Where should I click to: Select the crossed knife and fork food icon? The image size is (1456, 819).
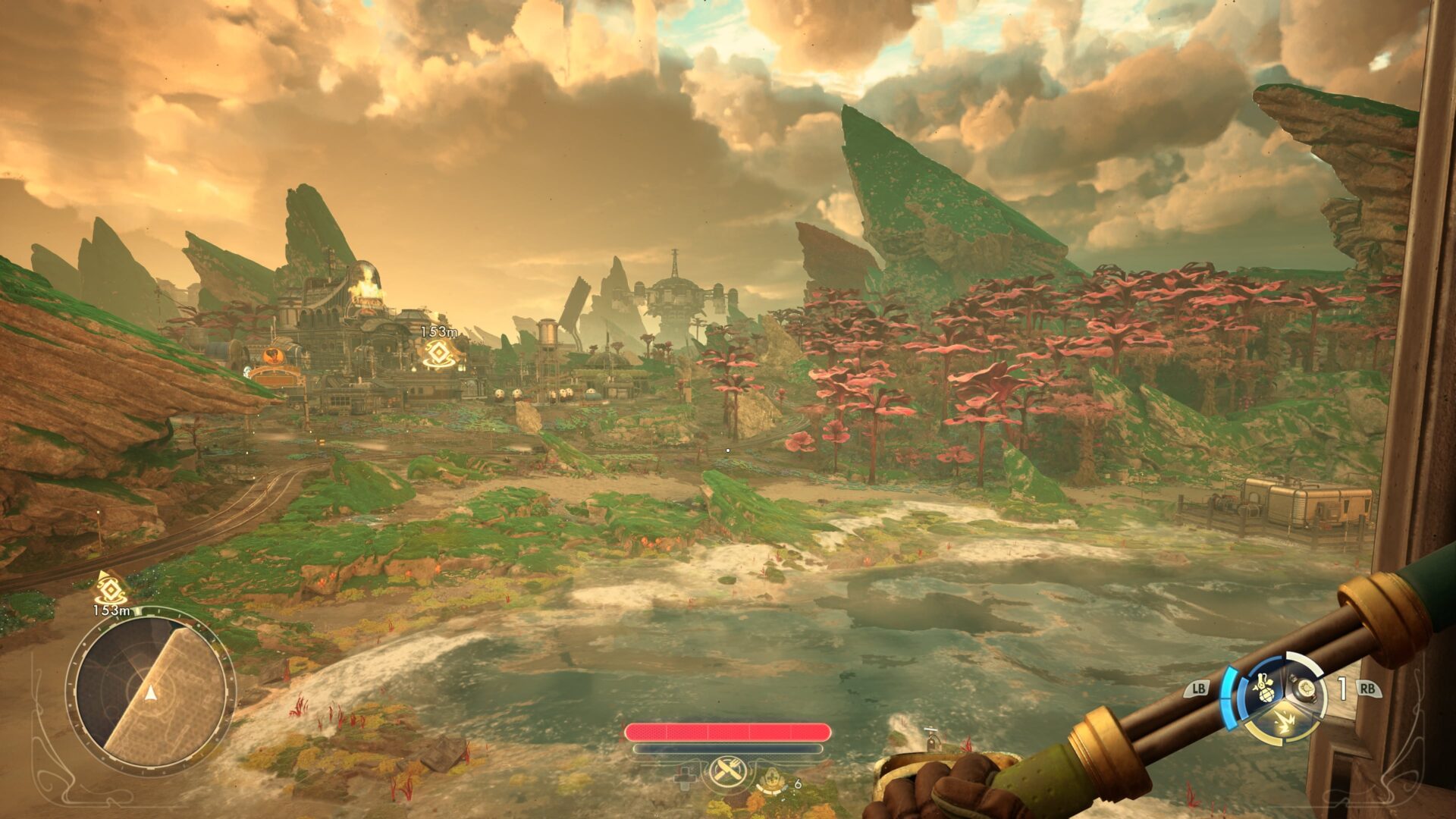tap(728, 773)
